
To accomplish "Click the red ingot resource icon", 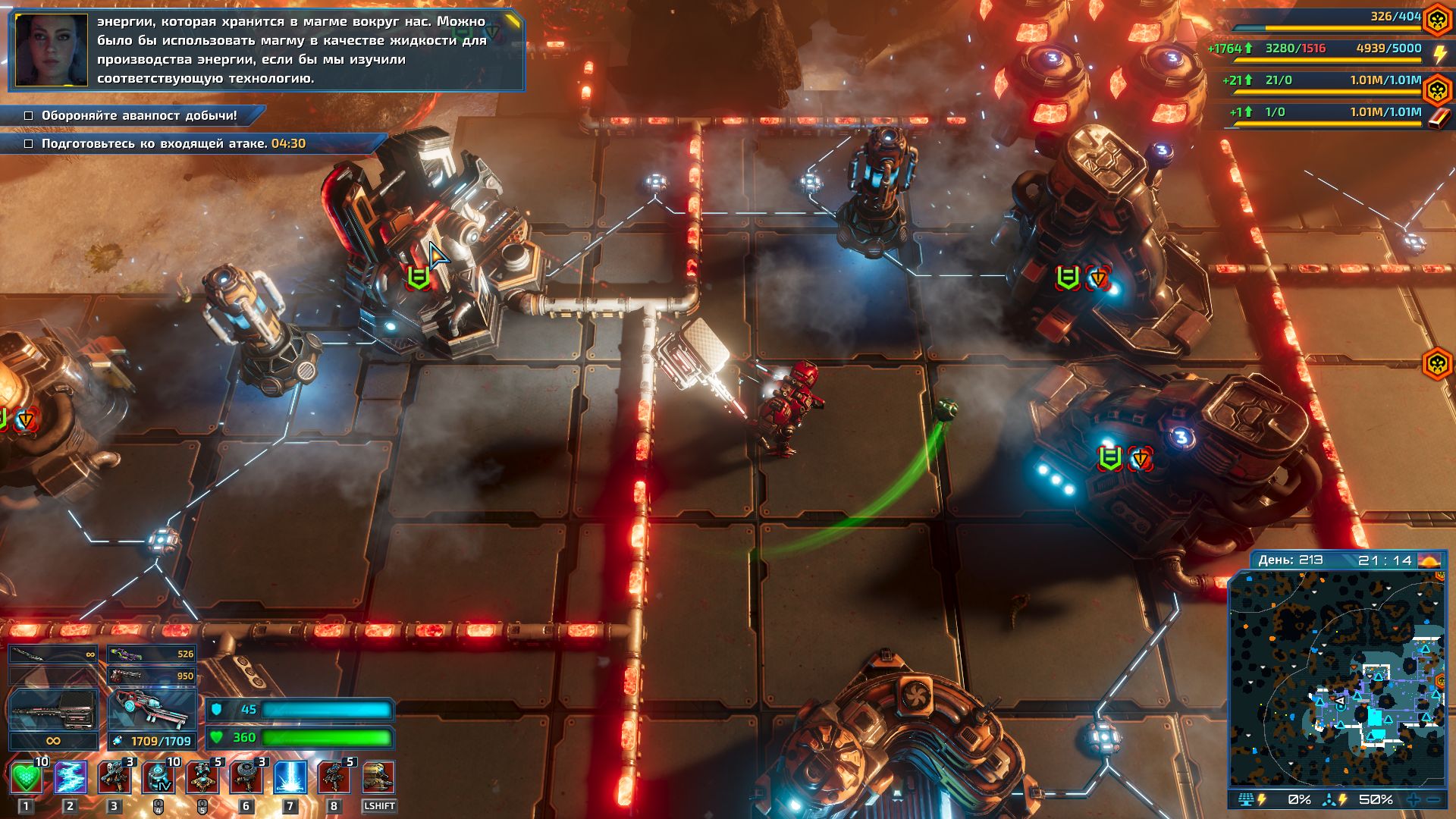I will click(x=1439, y=118).
